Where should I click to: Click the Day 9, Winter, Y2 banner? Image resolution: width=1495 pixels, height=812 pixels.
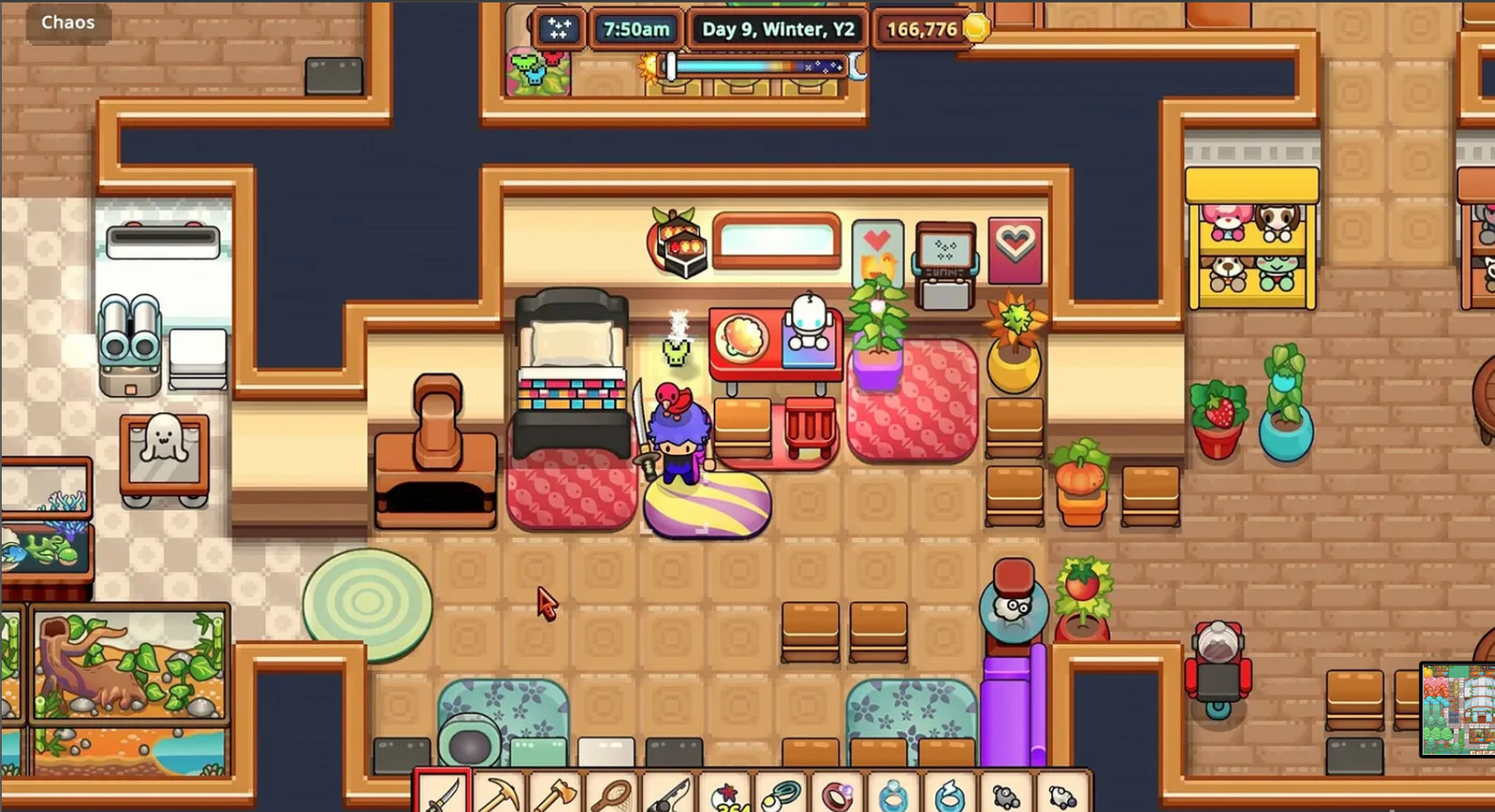(776, 28)
